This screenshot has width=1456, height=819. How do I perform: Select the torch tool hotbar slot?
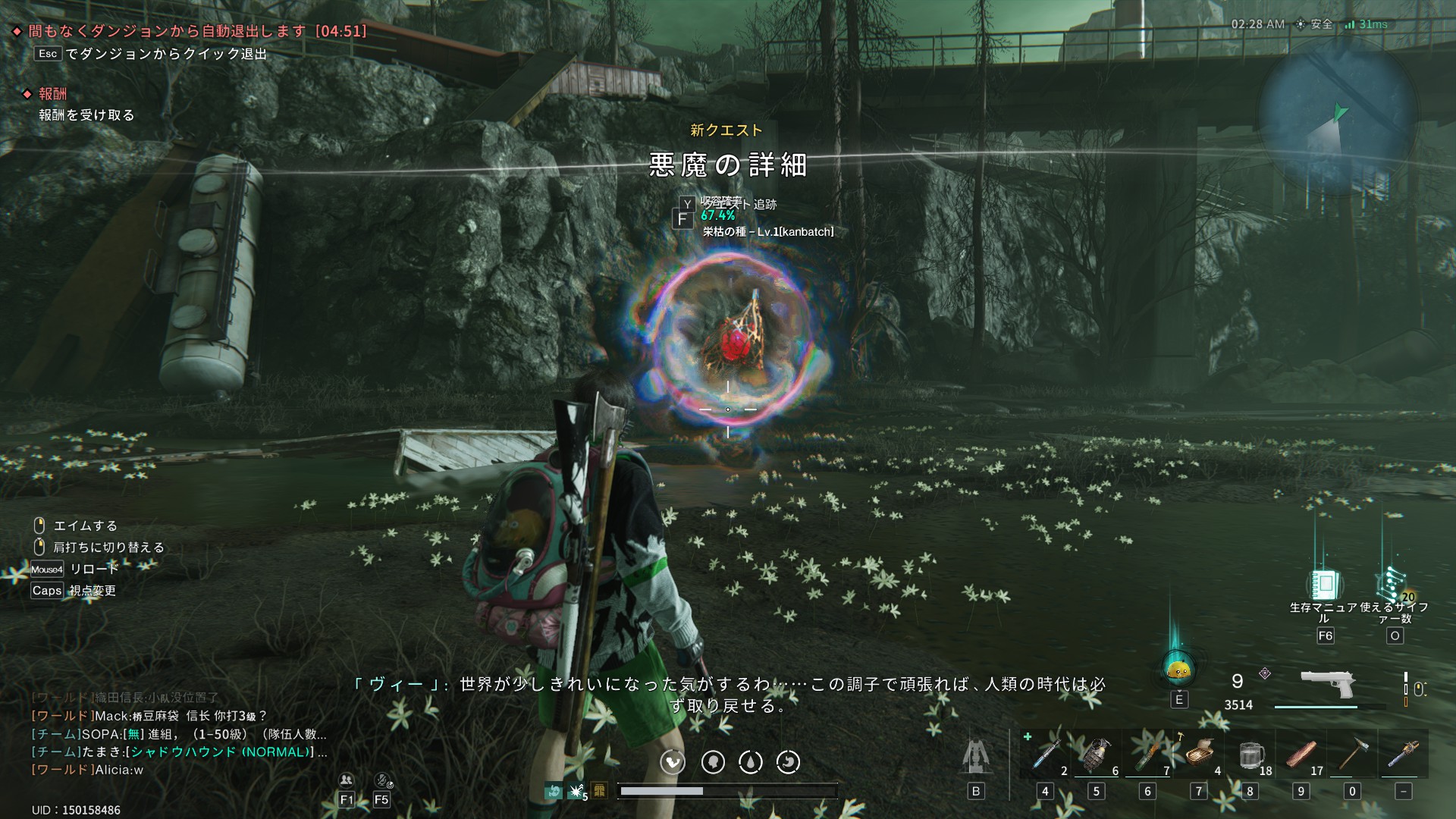(x=1403, y=755)
